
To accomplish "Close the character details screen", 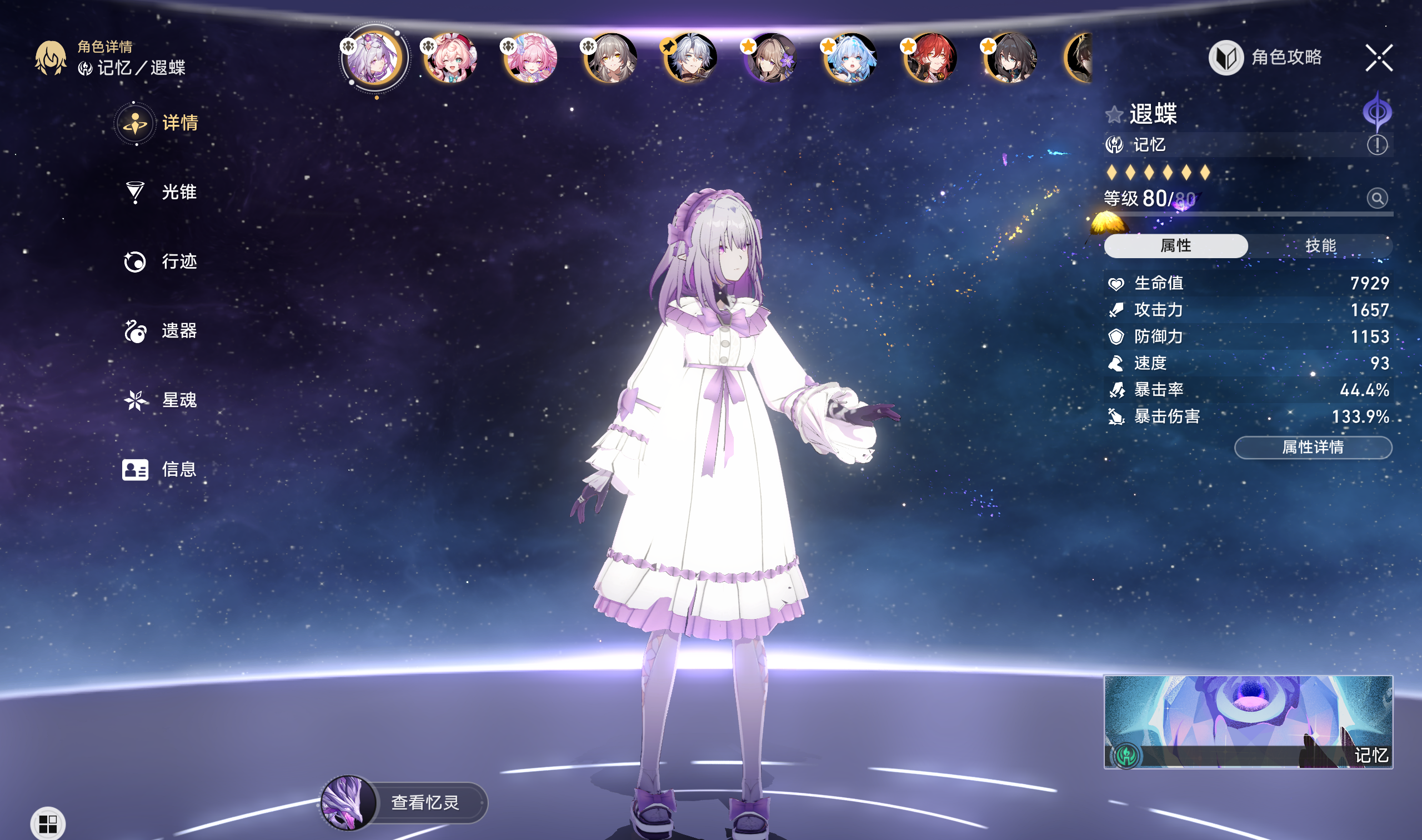I will [x=1378, y=58].
